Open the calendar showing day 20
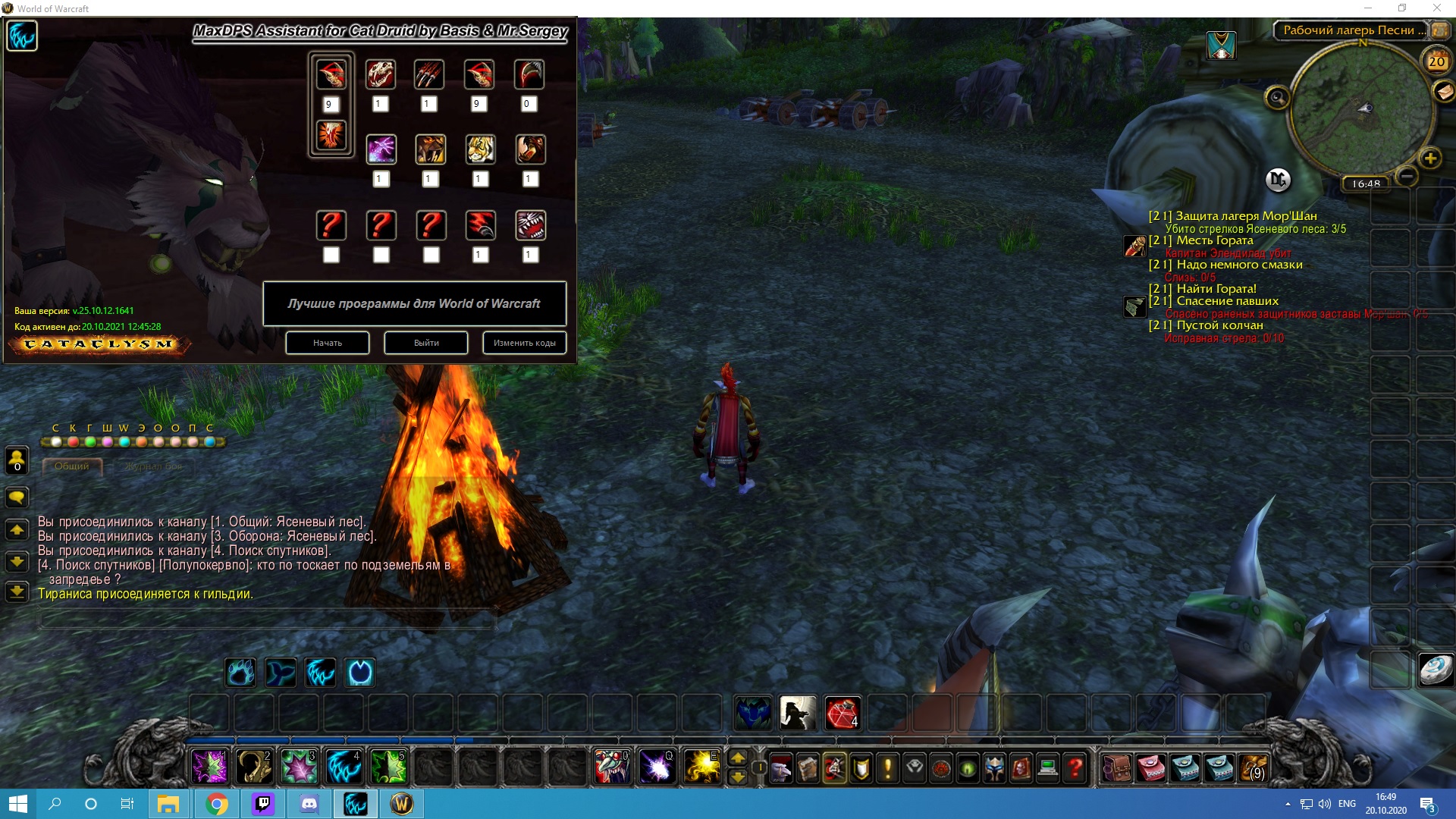1456x819 pixels. click(1436, 61)
